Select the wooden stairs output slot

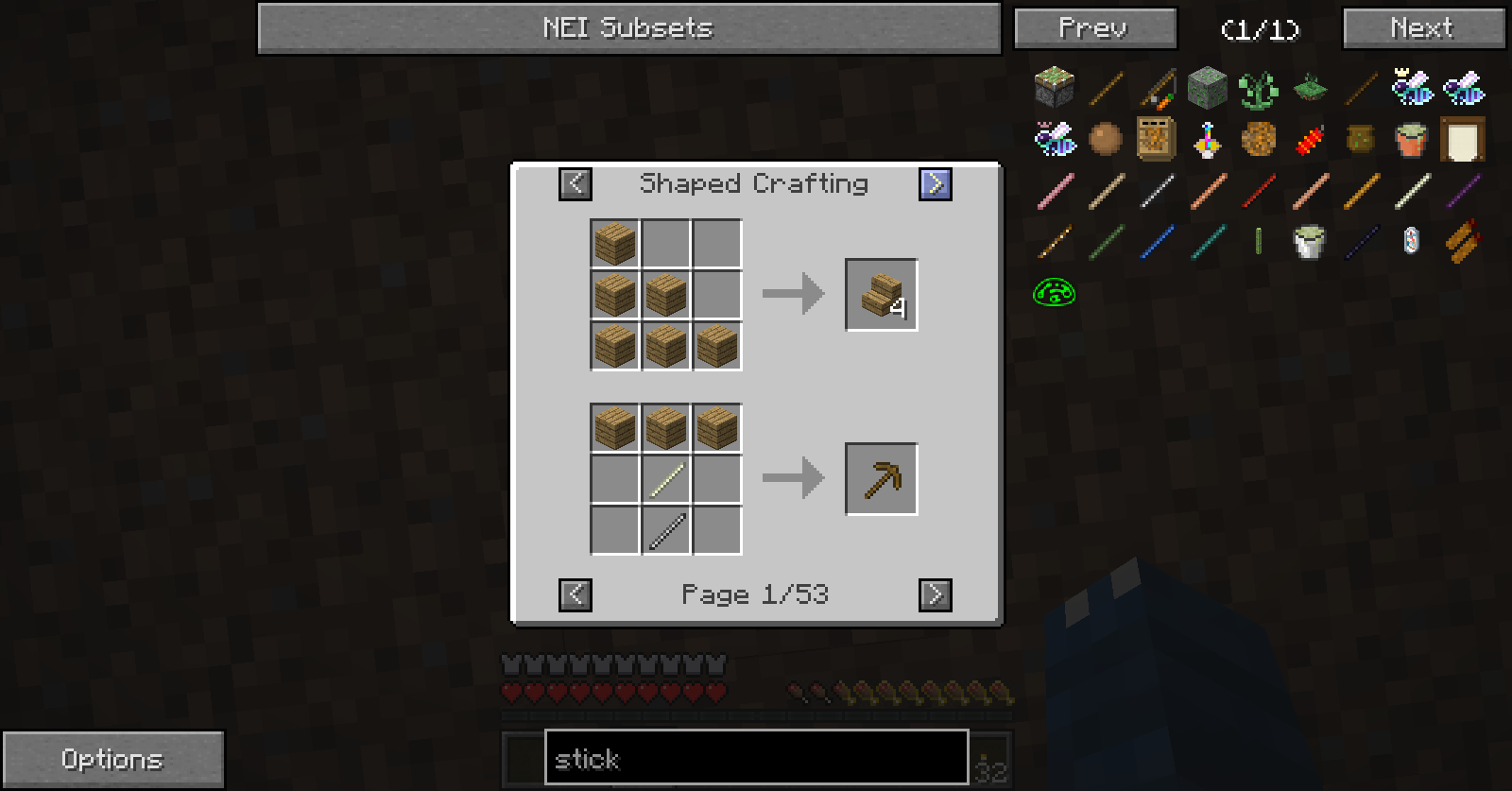tap(881, 295)
